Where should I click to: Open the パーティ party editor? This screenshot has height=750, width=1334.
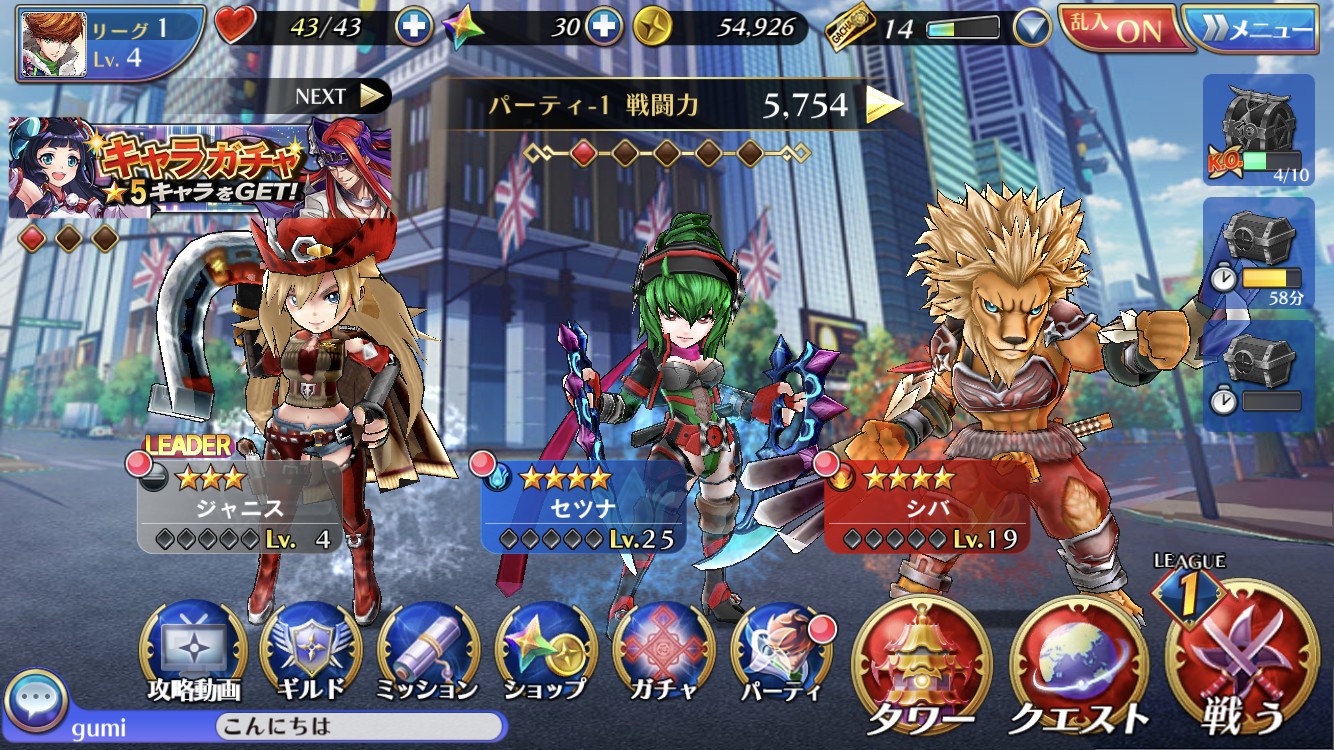[781, 652]
